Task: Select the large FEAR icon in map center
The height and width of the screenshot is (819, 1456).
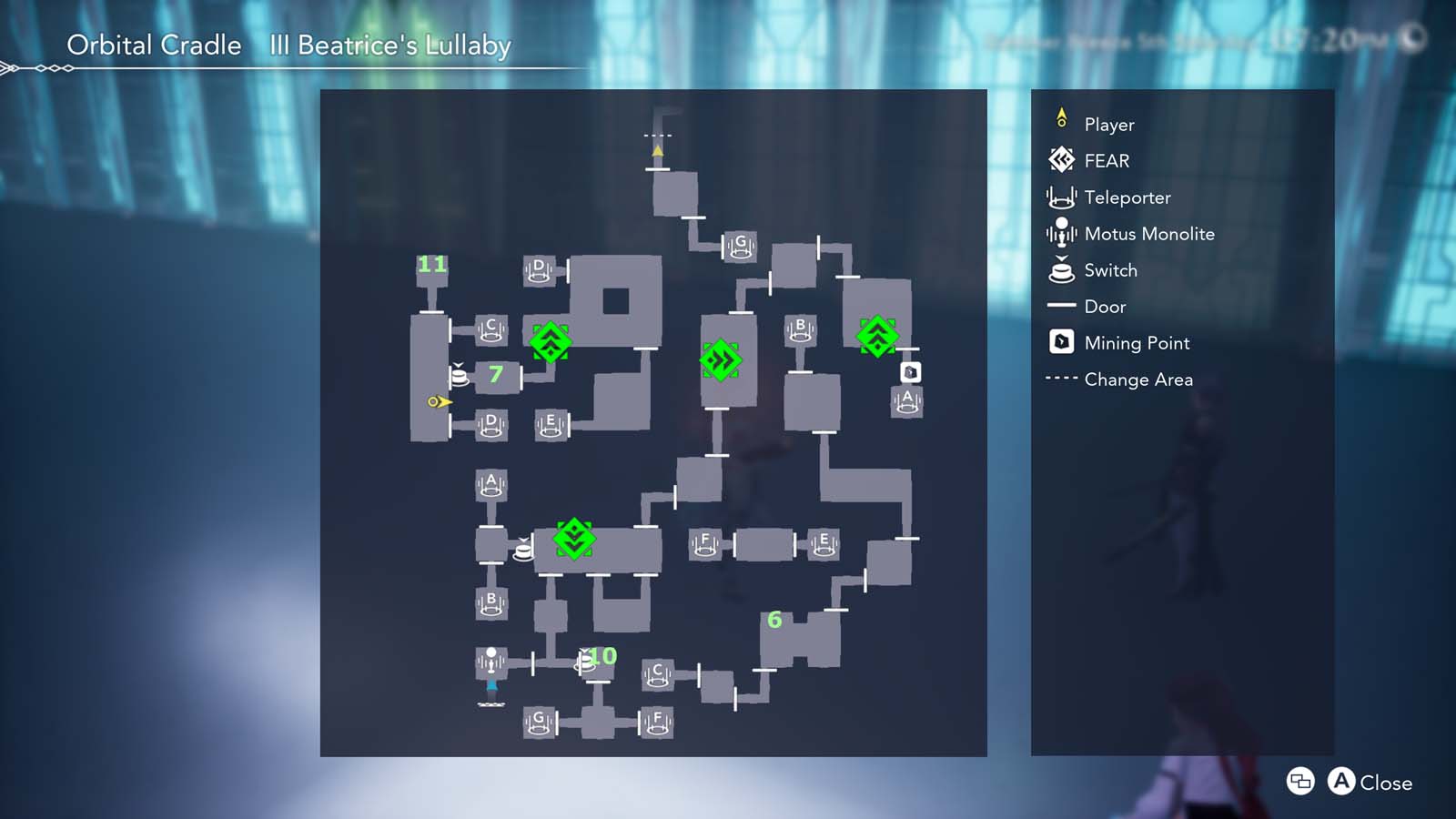Action: (720, 359)
